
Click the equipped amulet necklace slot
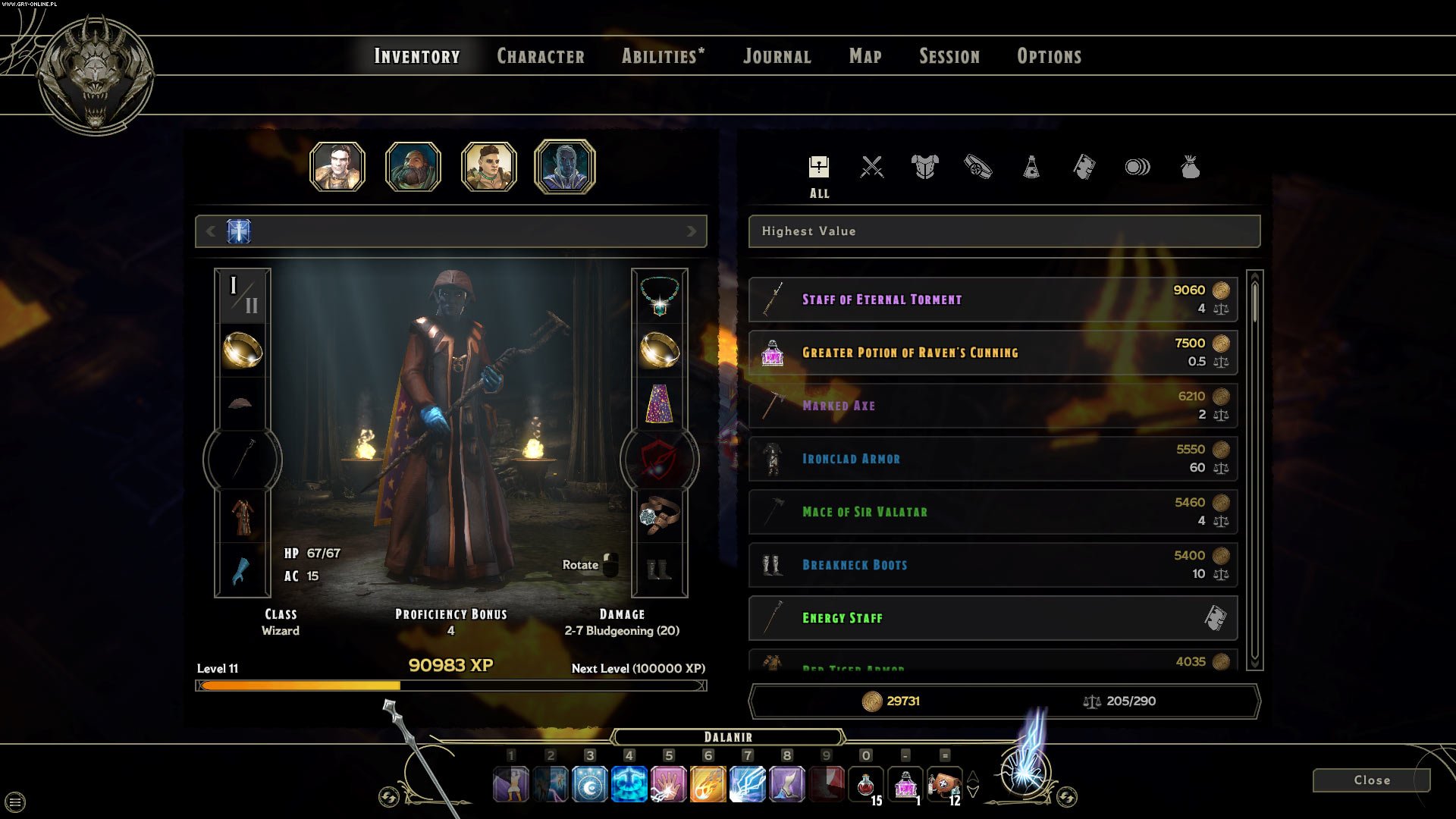[659, 295]
